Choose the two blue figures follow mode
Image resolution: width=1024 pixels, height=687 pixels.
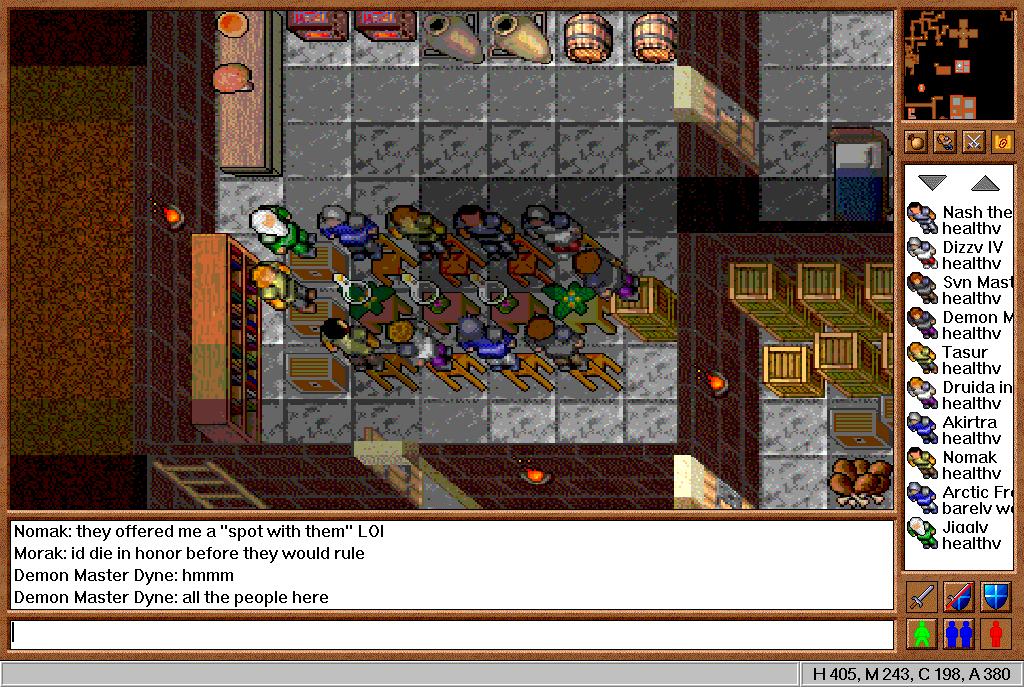click(959, 633)
